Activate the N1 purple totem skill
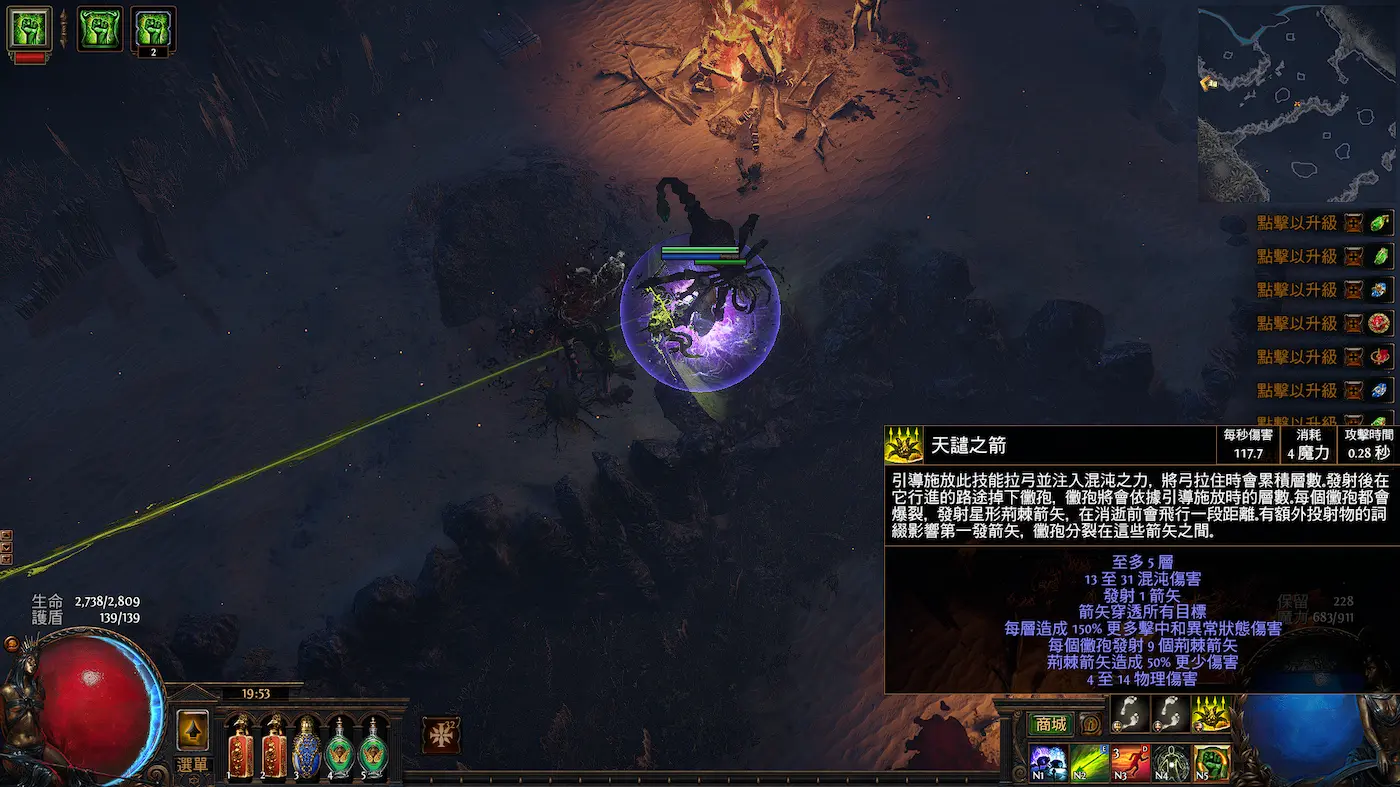The image size is (1400, 787). tap(1047, 764)
